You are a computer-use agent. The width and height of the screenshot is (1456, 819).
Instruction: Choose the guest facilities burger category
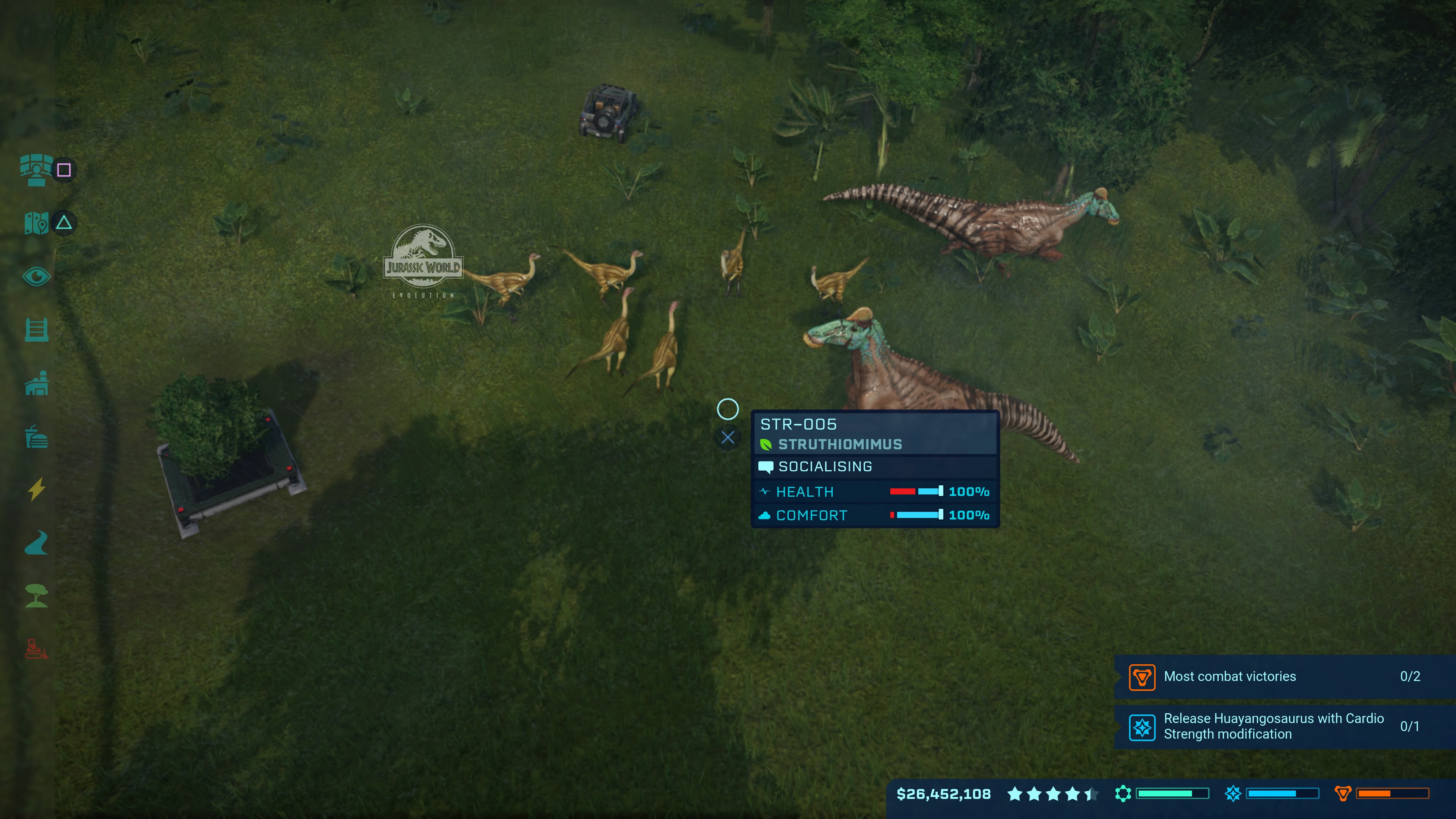(36, 437)
